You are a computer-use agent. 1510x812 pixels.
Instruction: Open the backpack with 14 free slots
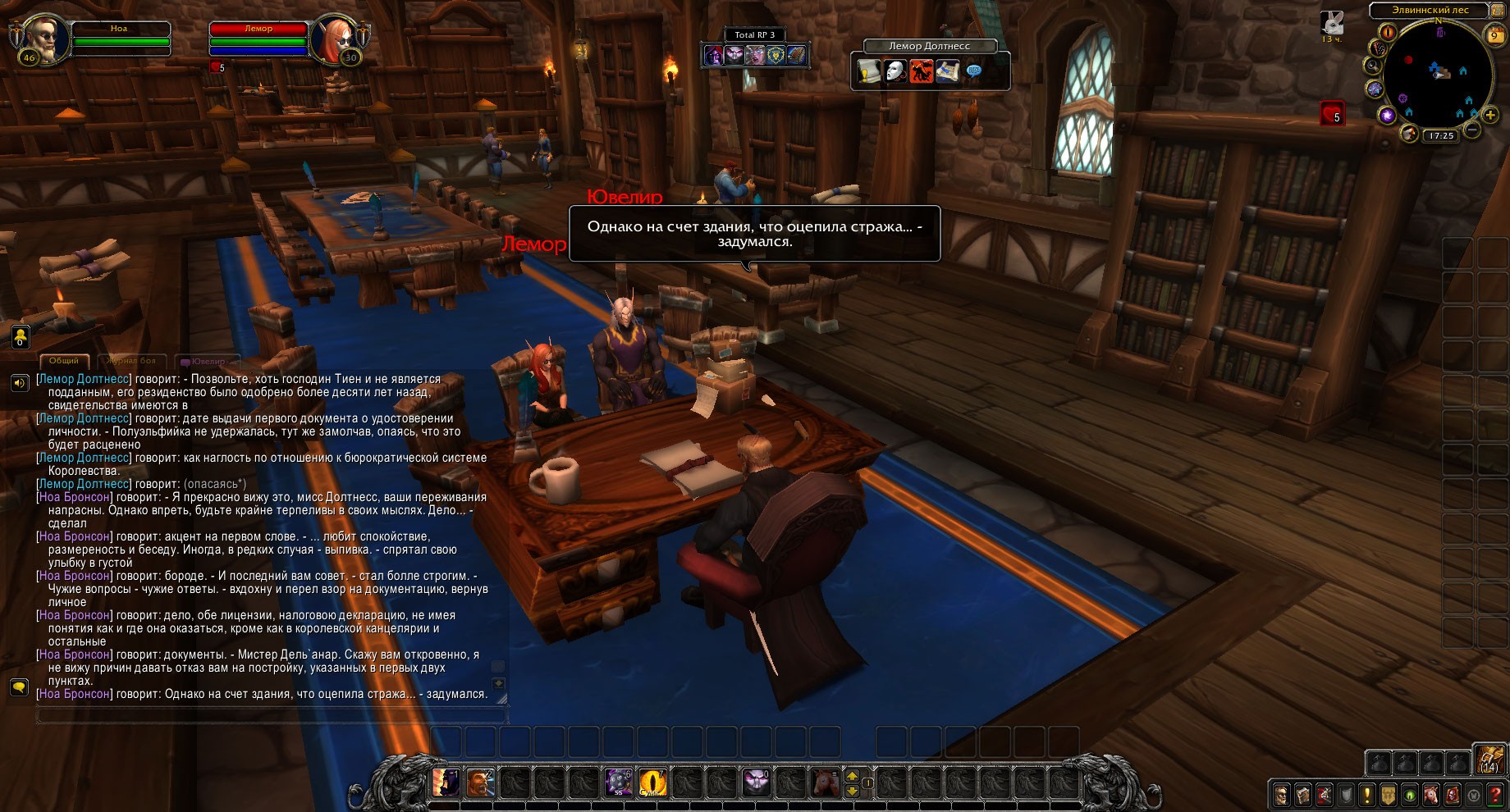point(1488,760)
